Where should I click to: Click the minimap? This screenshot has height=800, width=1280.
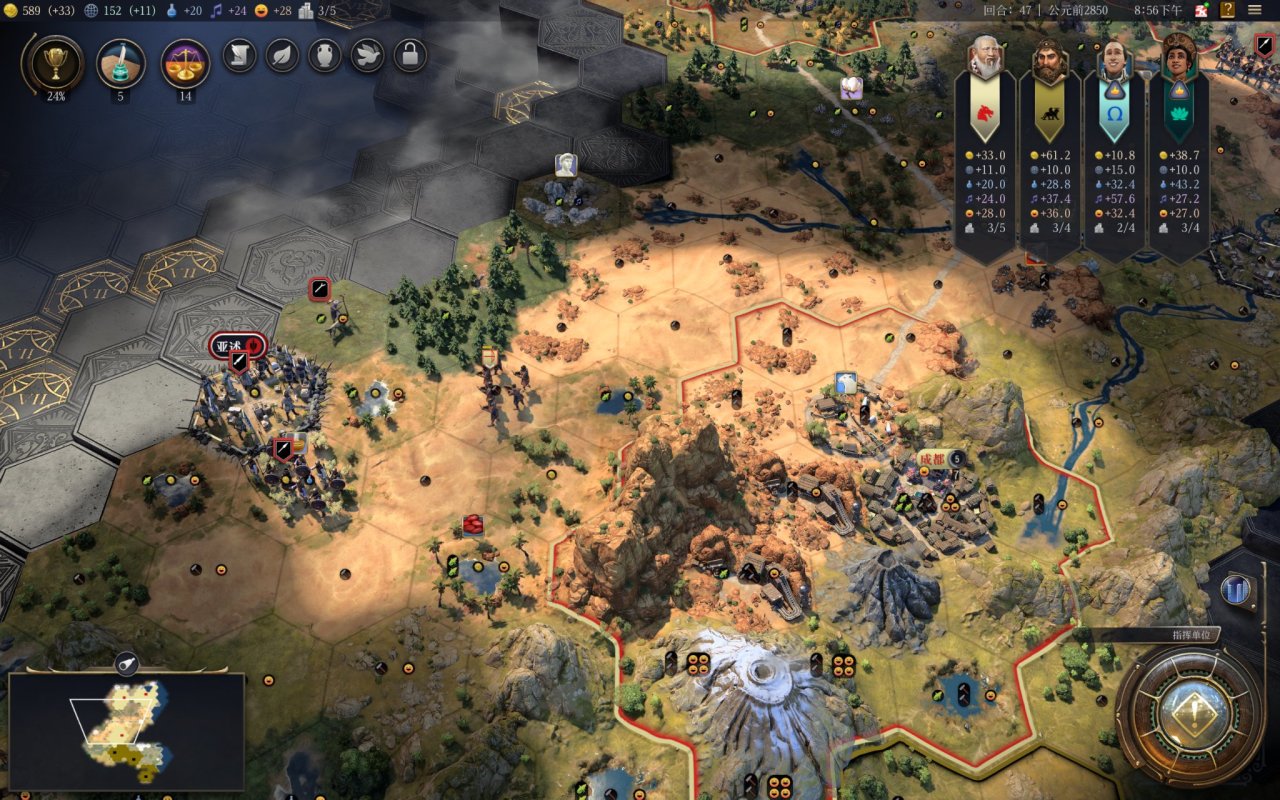[126, 731]
